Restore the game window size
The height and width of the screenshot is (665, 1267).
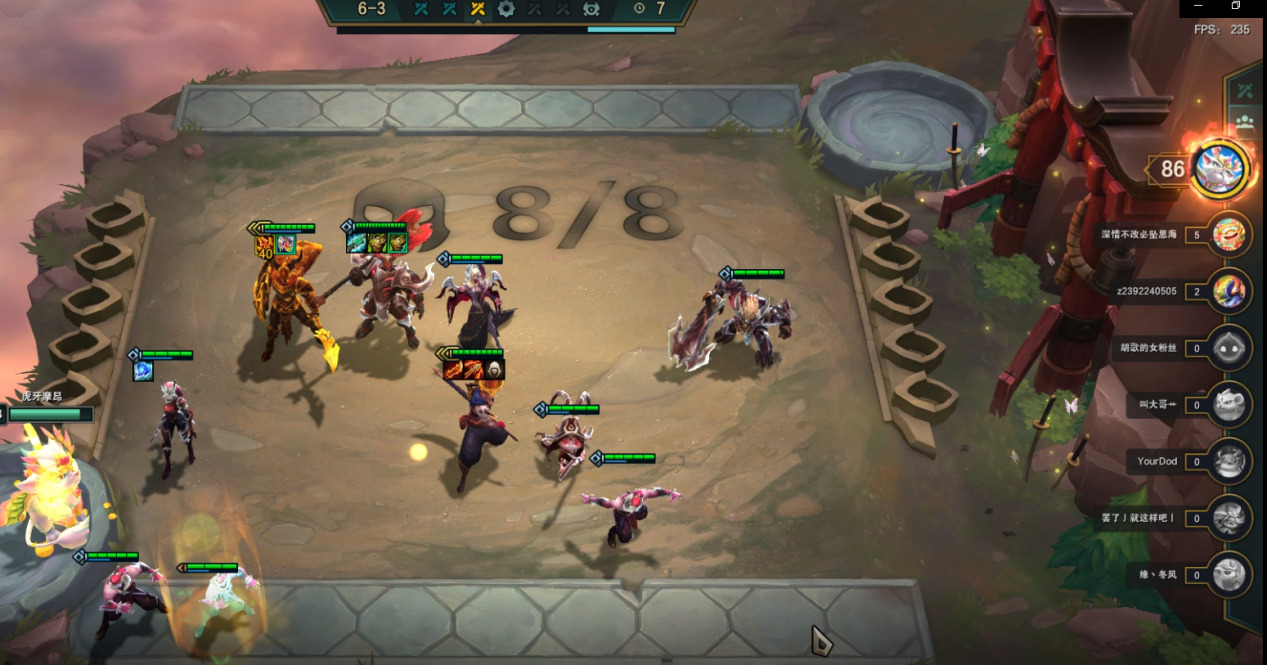(1235, 6)
